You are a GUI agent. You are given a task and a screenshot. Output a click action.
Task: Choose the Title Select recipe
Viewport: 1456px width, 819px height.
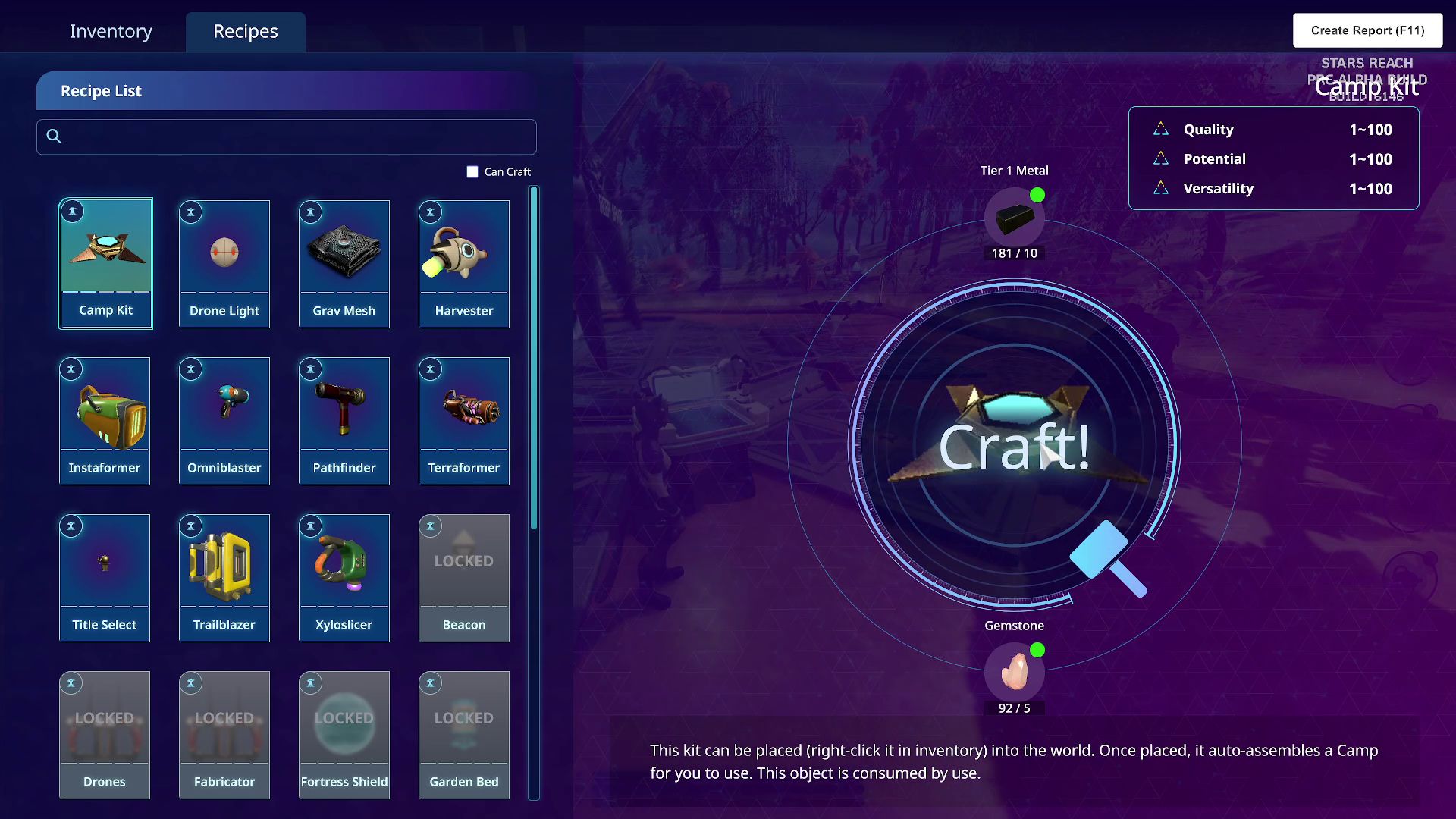coord(105,577)
